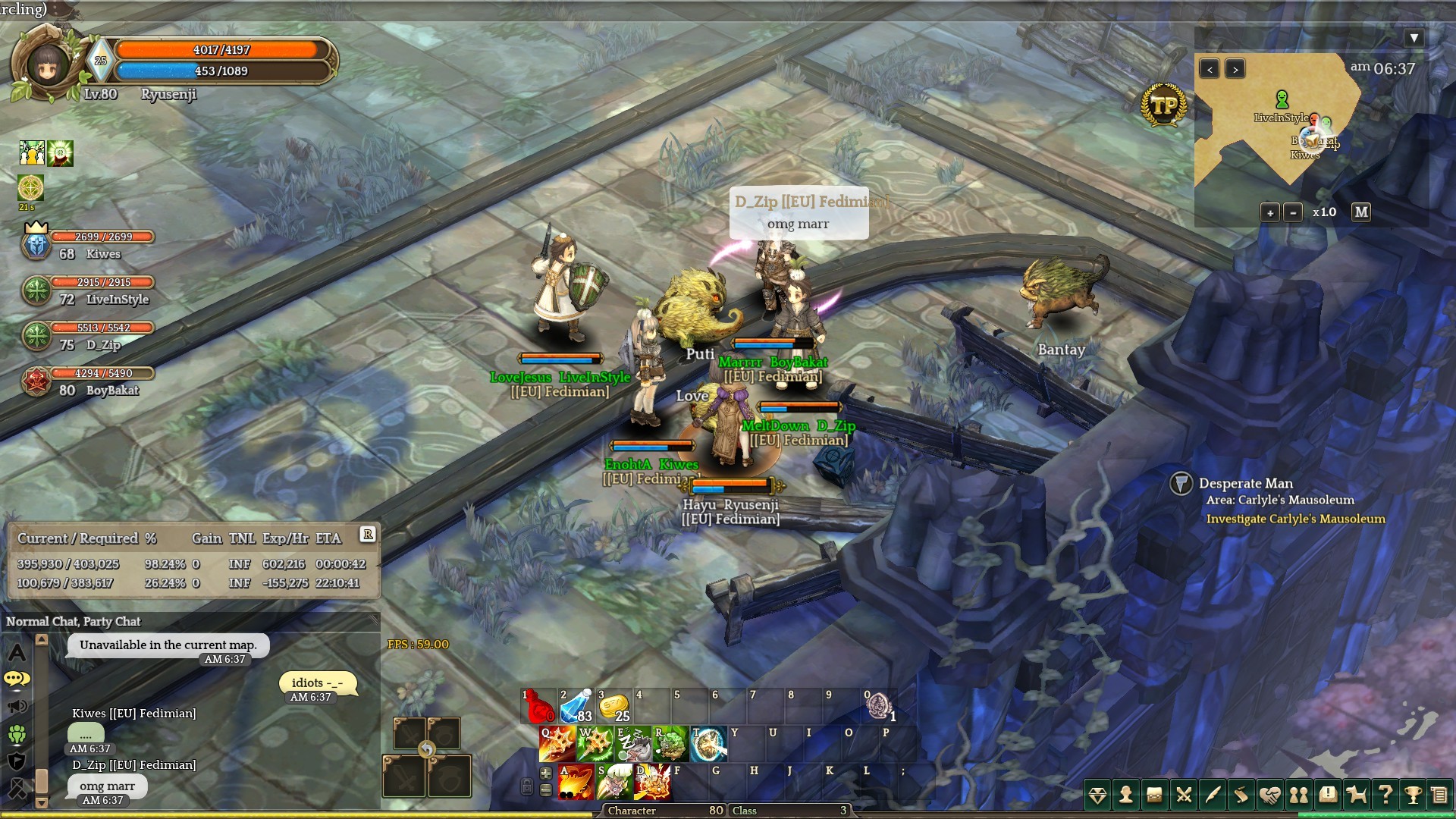Open the shout megaphone chat channel
This screenshot has width=1456, height=819.
pos(17,707)
